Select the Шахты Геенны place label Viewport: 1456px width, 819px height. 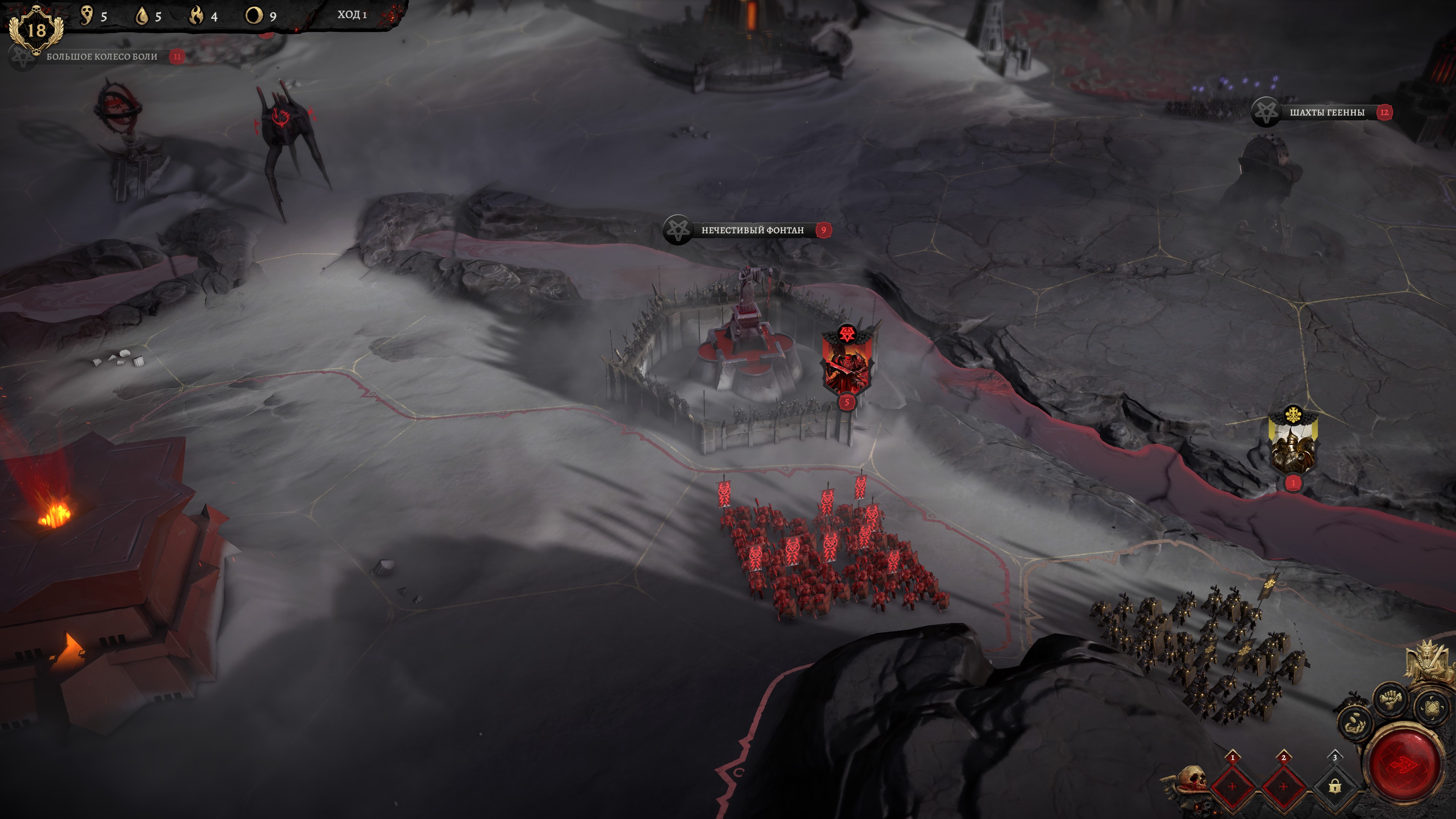(x=1326, y=113)
